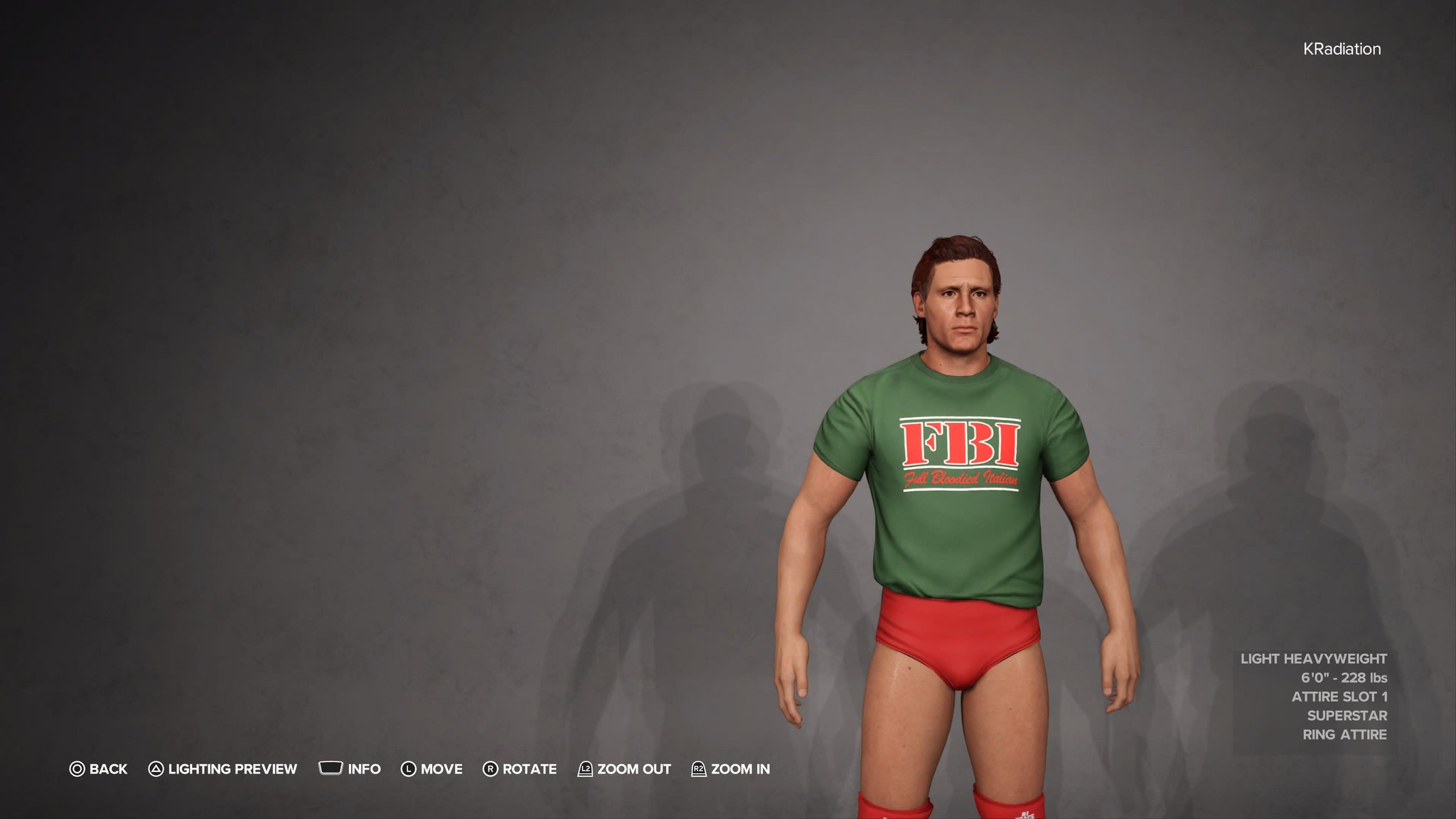1456x819 pixels.
Task: Click the BACK label text
Action: click(107, 769)
